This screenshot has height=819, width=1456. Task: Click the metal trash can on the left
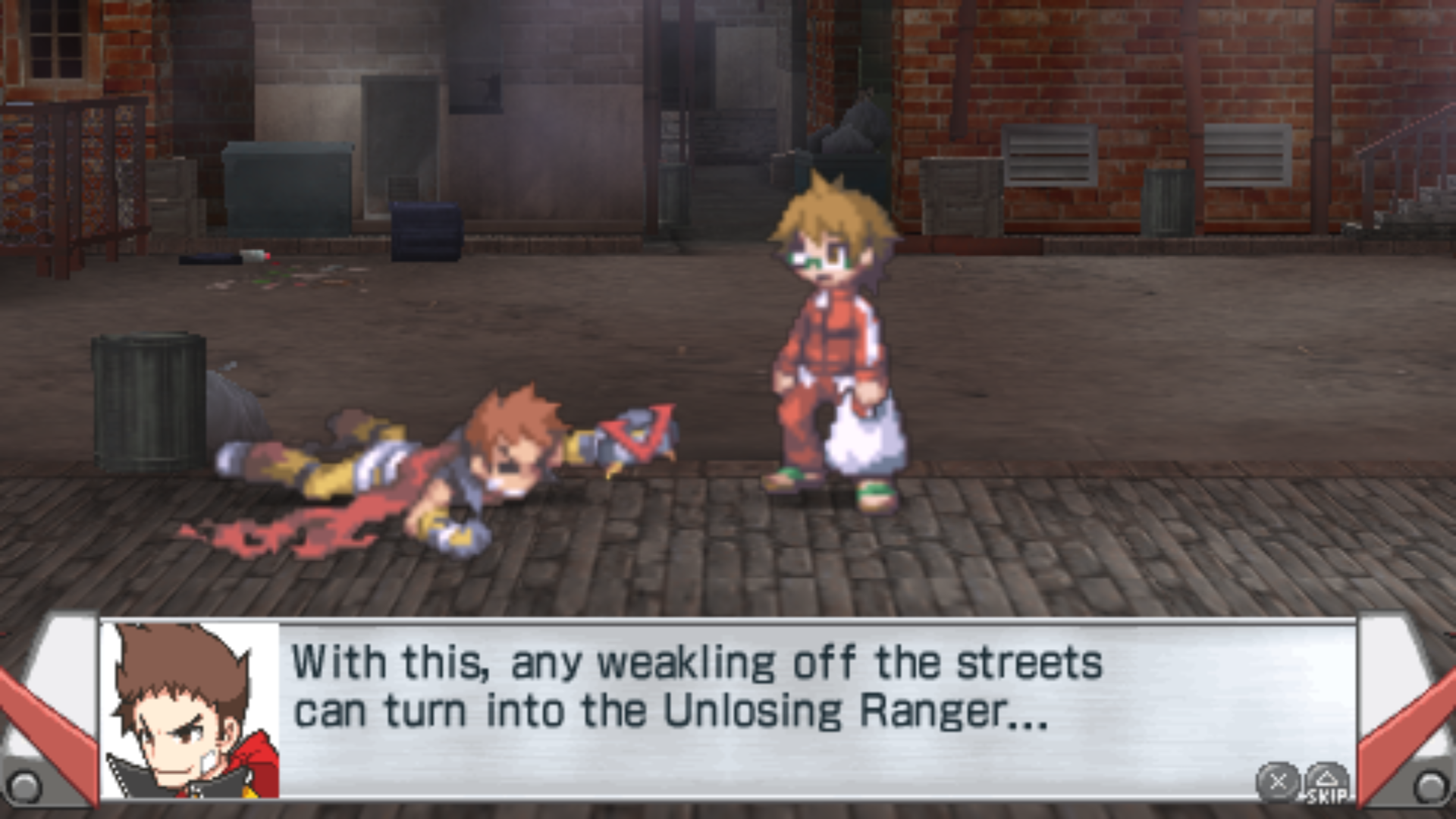coord(148,402)
